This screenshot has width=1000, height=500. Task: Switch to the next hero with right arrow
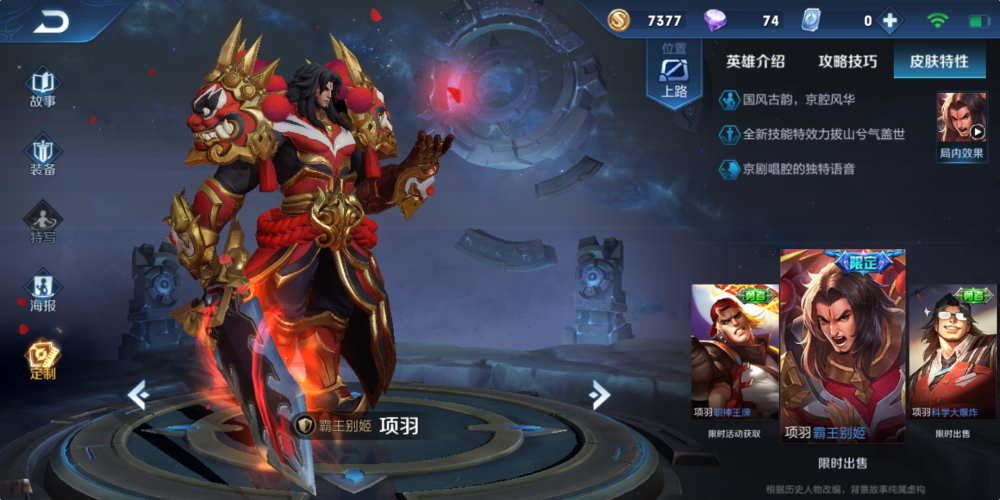pos(600,395)
